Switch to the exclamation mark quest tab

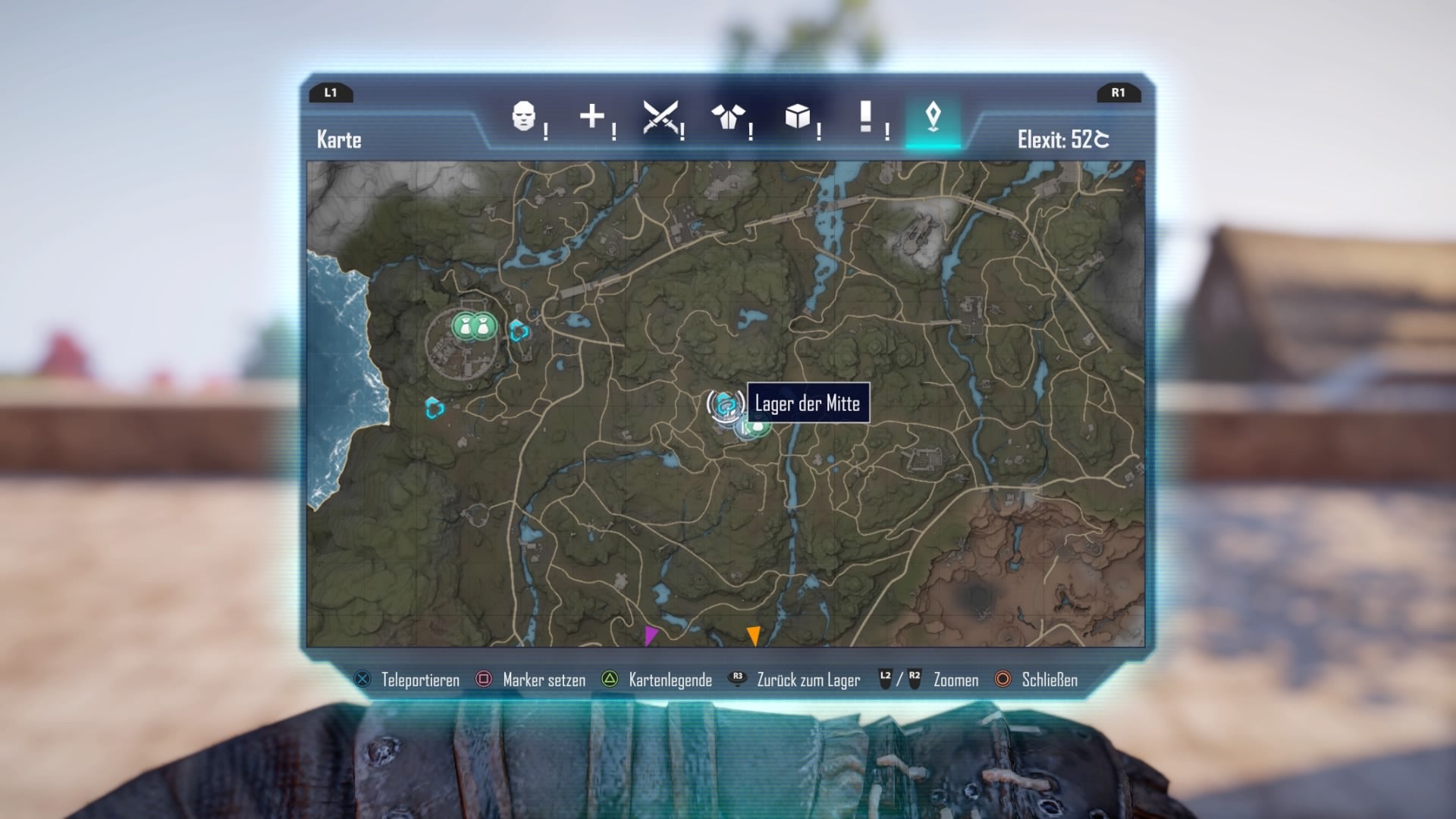[865, 117]
